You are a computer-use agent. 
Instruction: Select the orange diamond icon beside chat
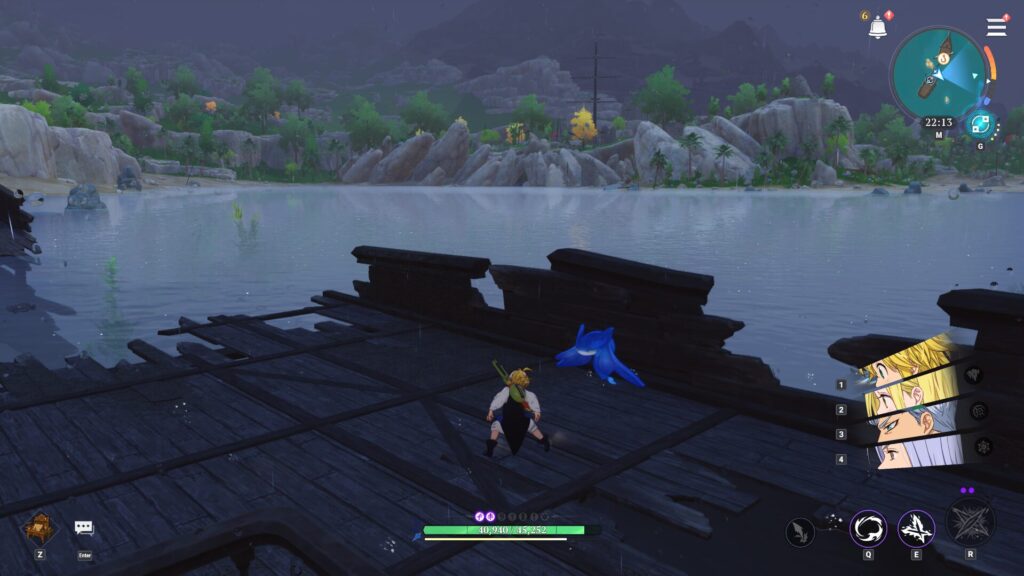[41, 527]
